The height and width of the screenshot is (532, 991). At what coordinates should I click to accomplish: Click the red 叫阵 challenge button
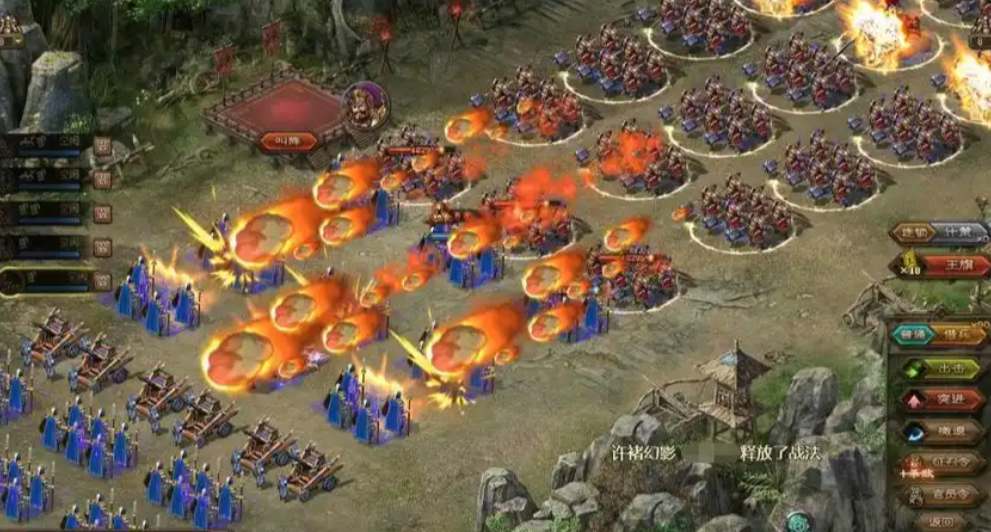(288, 141)
